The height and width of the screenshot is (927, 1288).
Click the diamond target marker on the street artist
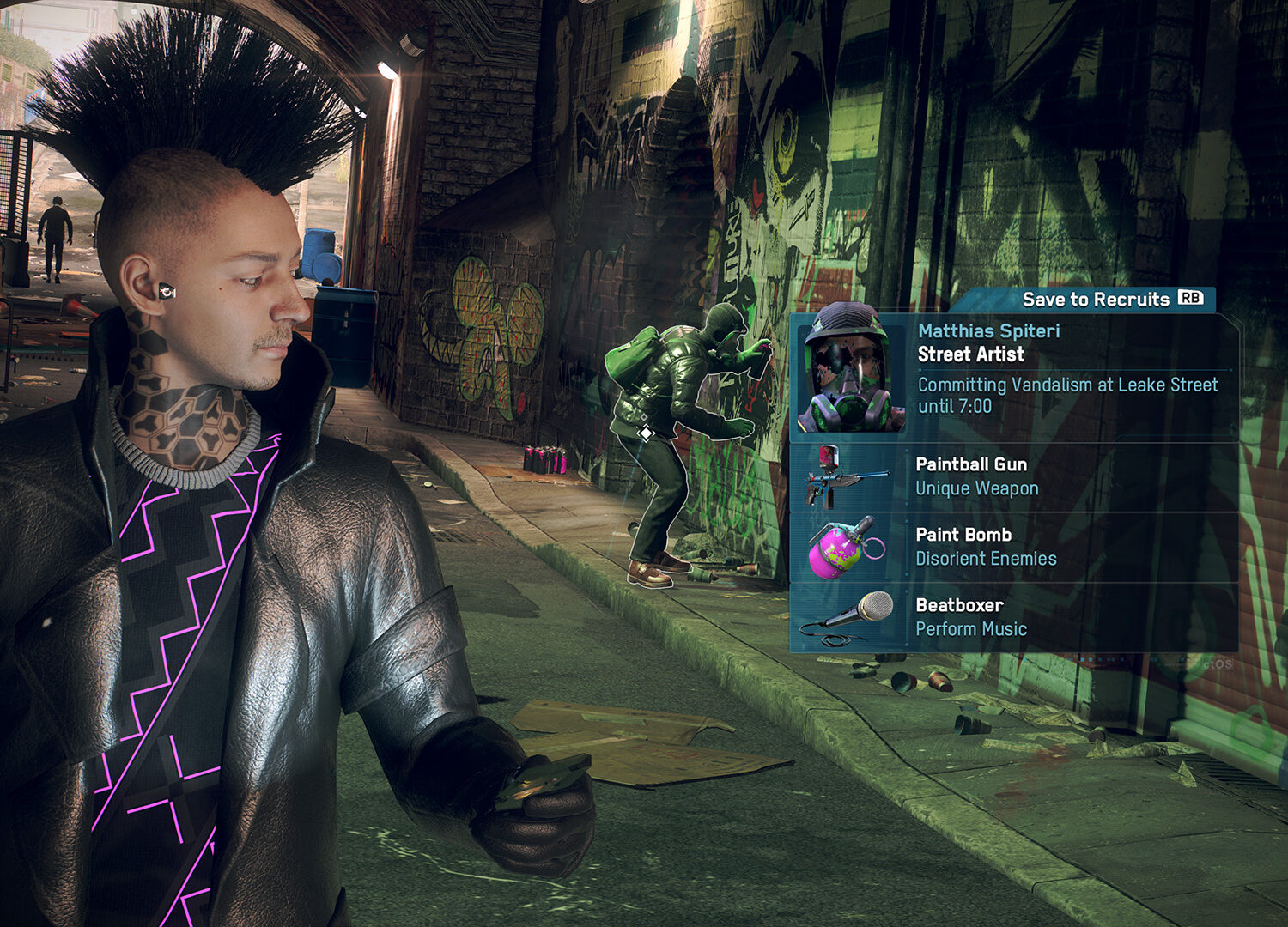click(x=646, y=433)
